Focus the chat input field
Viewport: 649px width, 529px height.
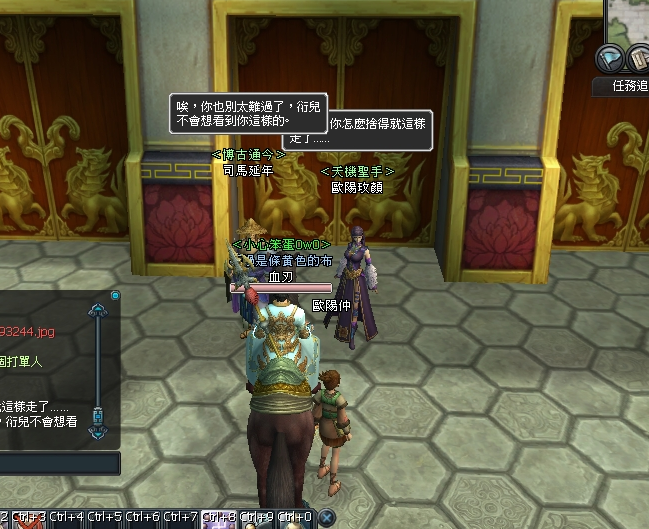tap(58, 463)
